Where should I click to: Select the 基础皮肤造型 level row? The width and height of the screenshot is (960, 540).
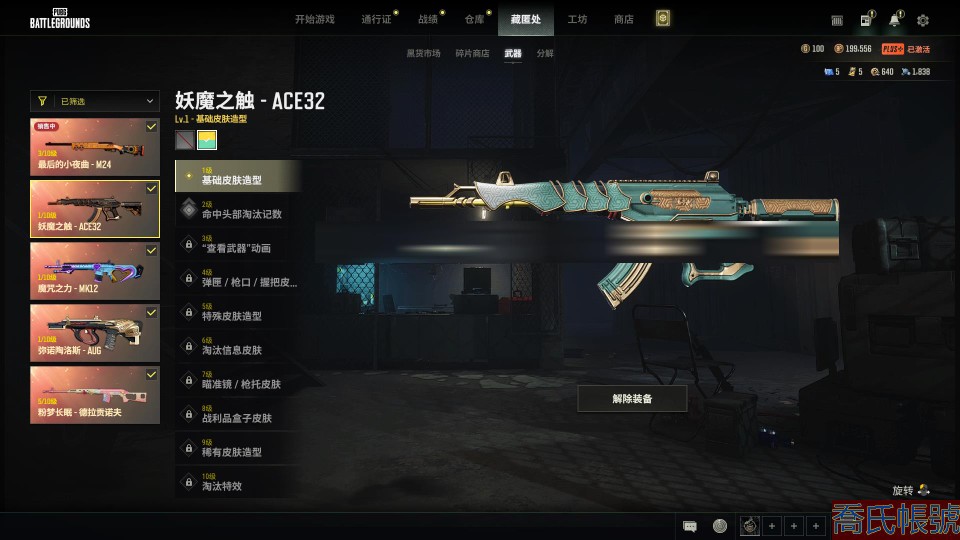[238, 176]
